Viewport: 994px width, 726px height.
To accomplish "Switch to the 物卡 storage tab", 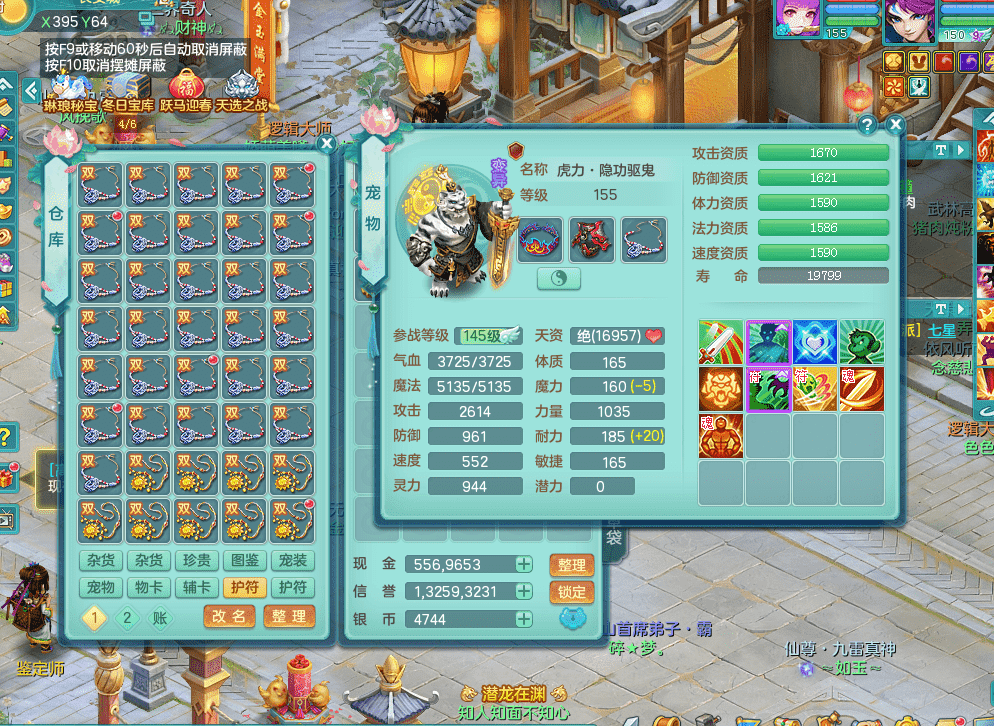I will click(149, 588).
